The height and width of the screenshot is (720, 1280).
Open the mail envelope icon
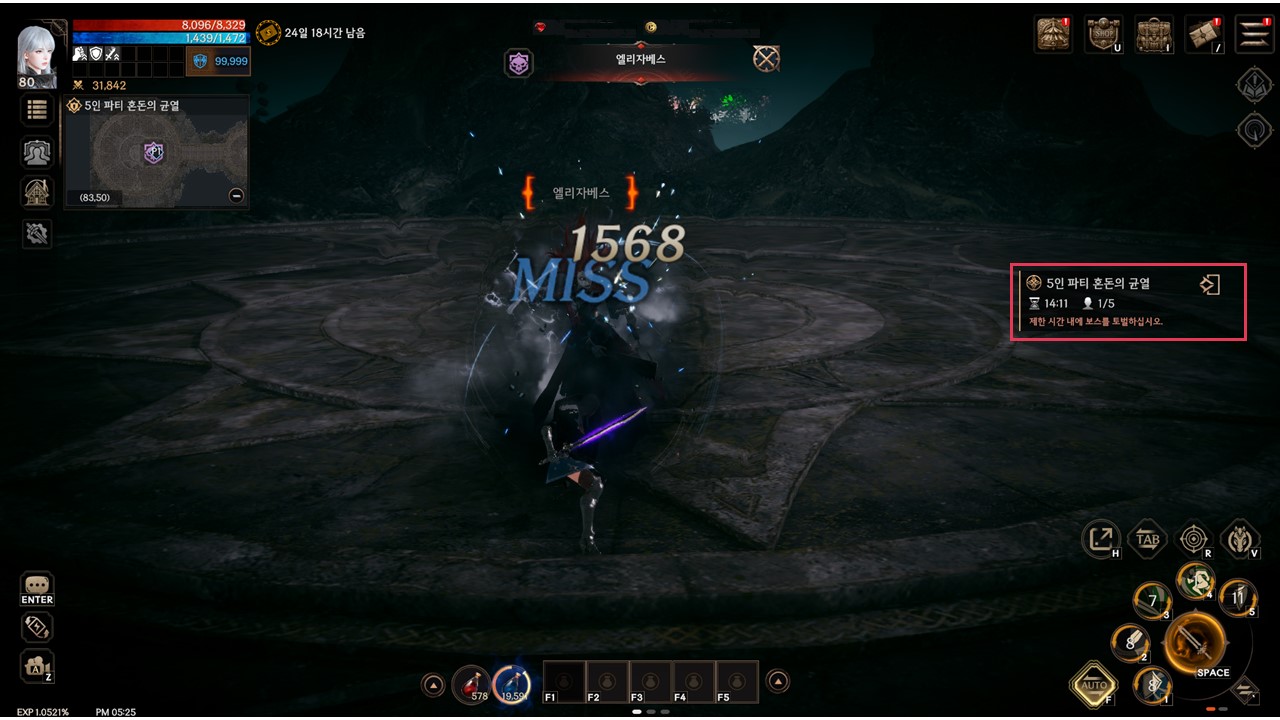click(1205, 34)
